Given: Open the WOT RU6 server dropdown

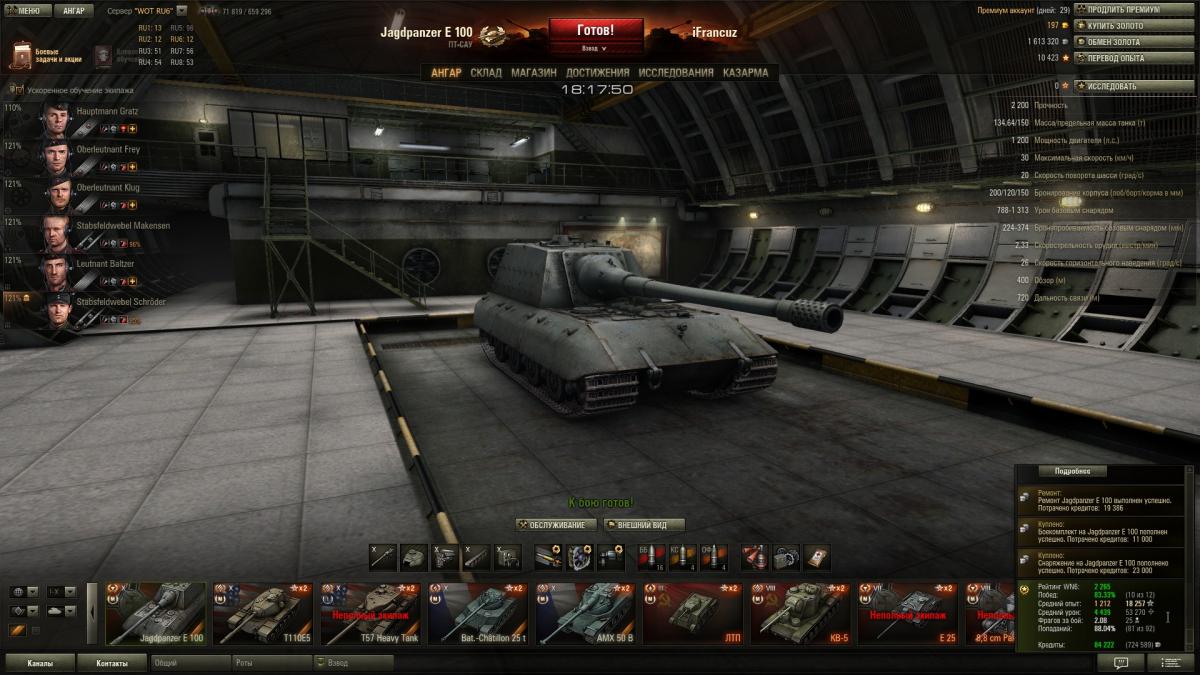Looking at the screenshot, I should point(181,11).
